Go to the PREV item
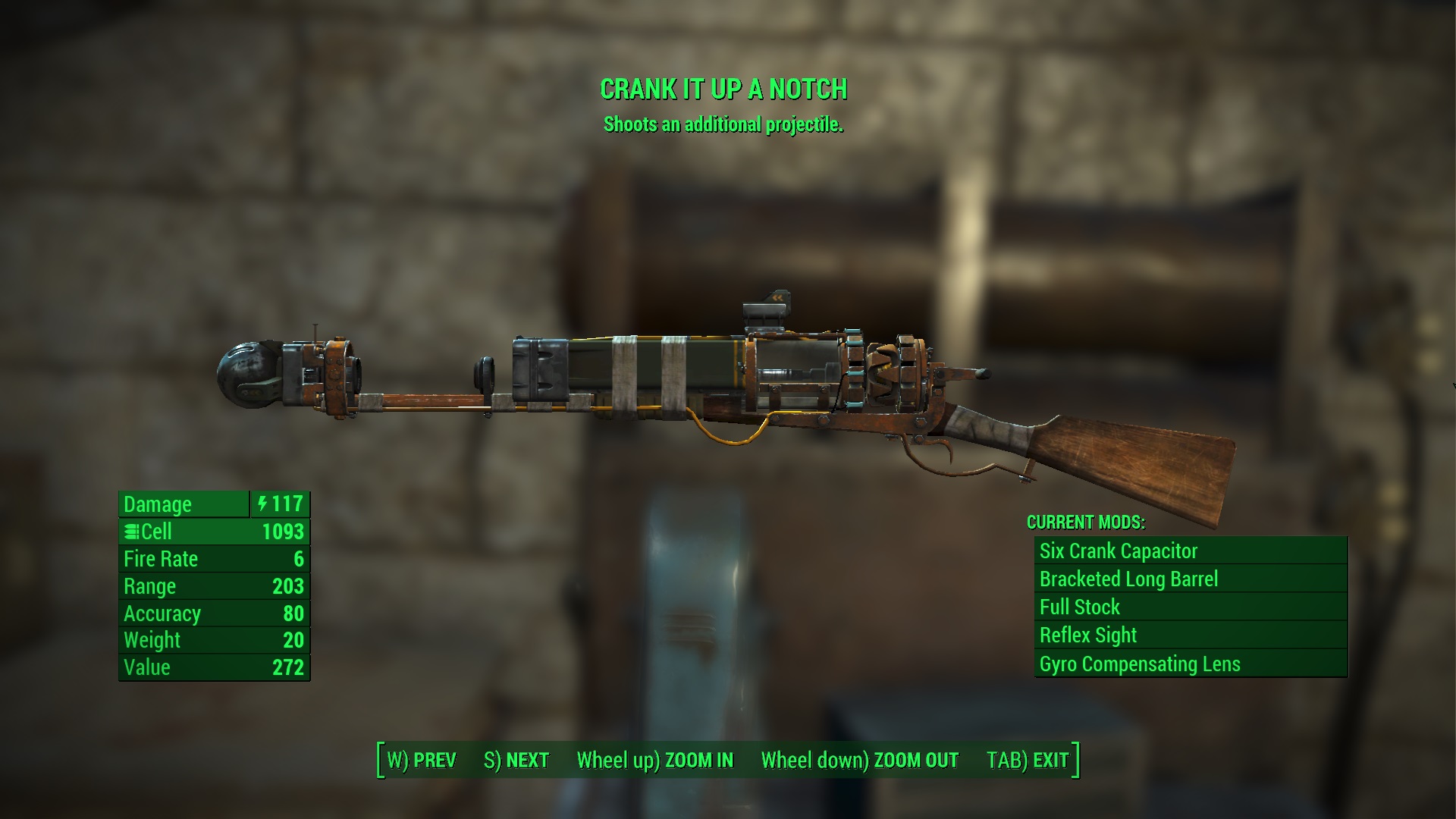This screenshot has width=1456, height=819. pos(422,760)
